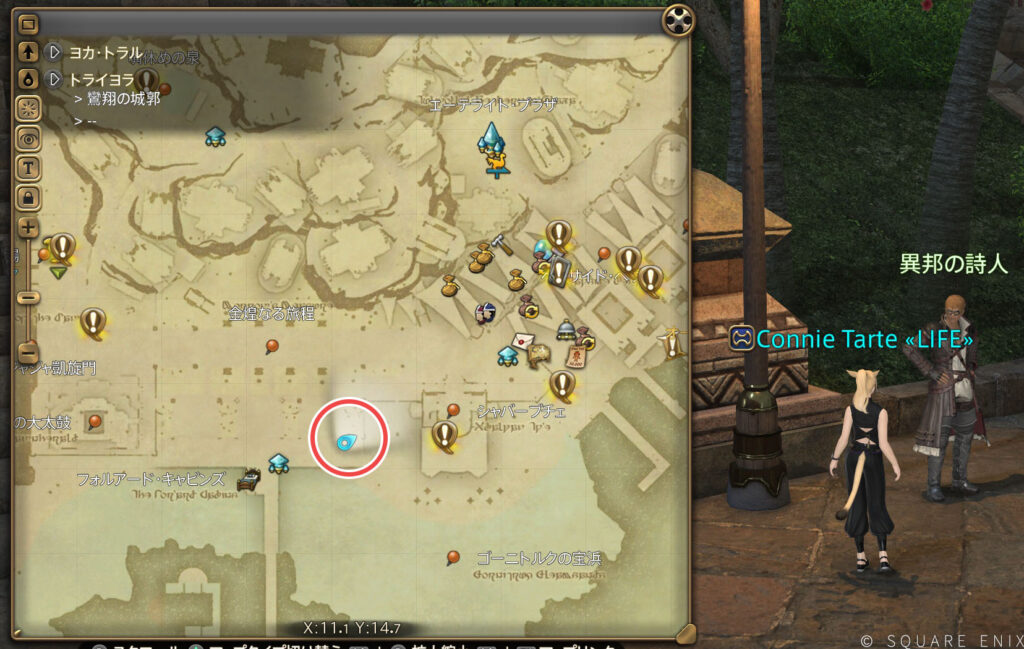The height and width of the screenshot is (649, 1024).
Task: Select the inn bed icon at フォルアード・キャビンズ
Action: 247,482
